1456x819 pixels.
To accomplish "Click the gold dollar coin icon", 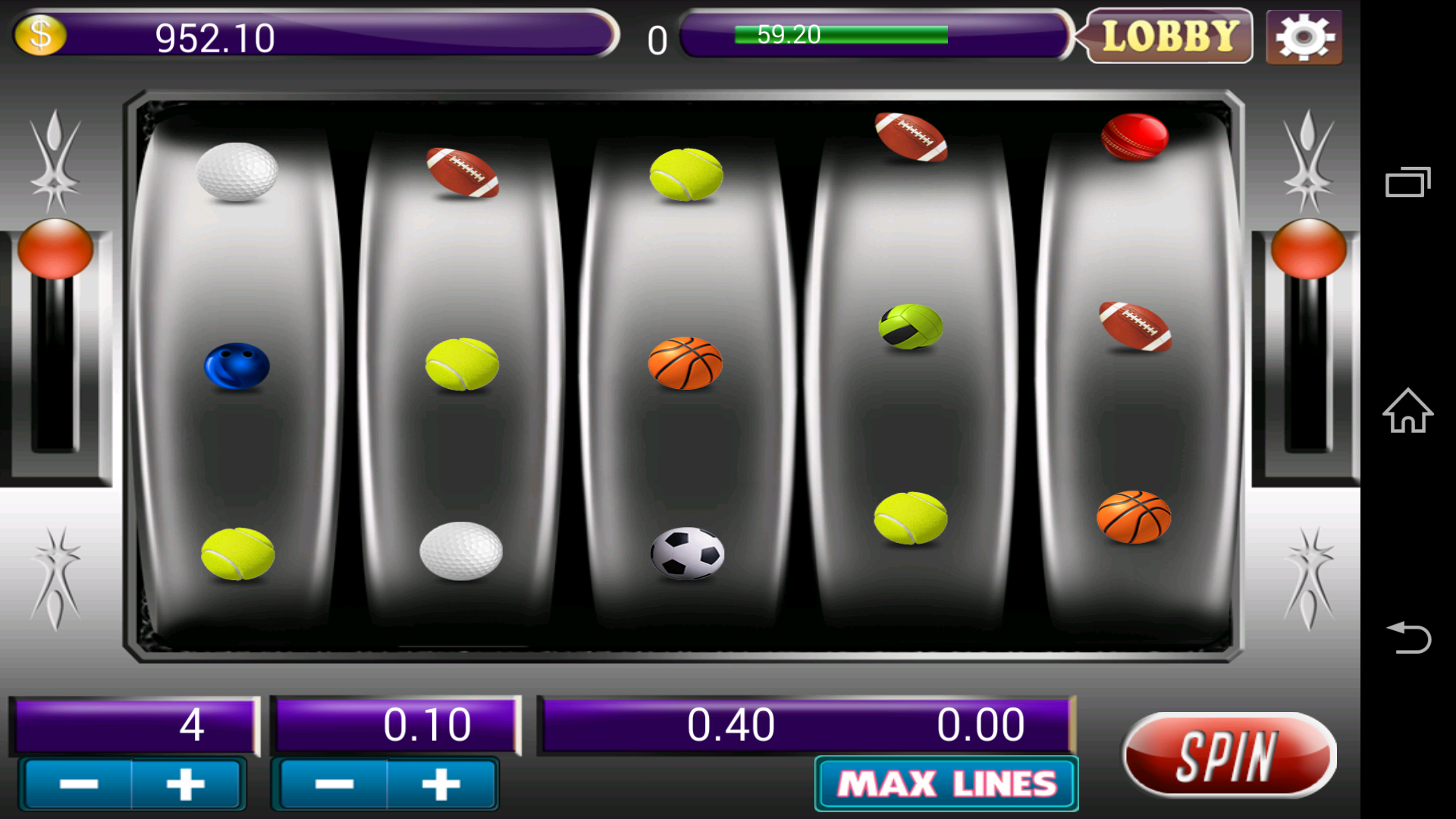I will tap(40, 35).
